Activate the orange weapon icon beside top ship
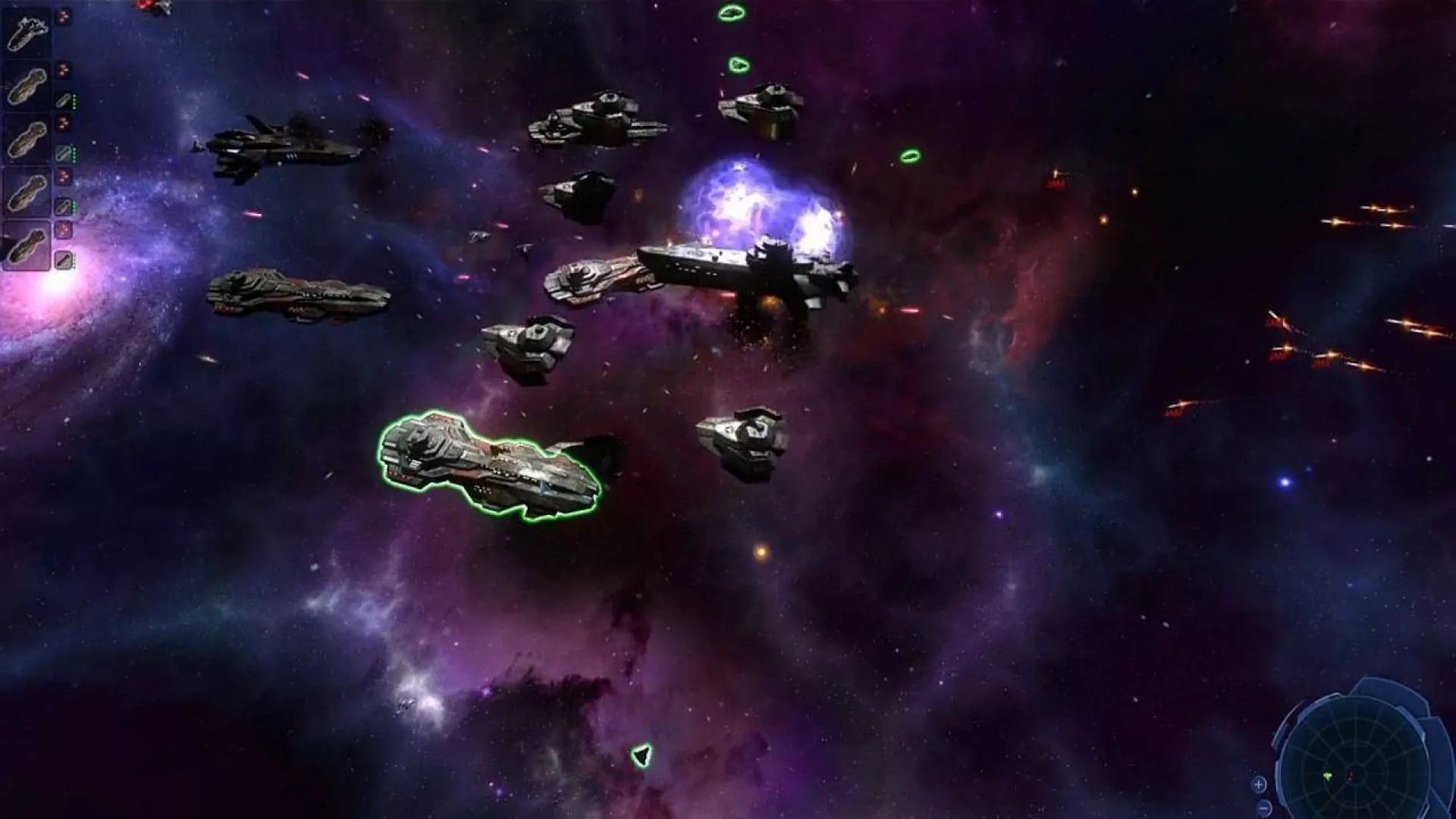 coord(64,16)
